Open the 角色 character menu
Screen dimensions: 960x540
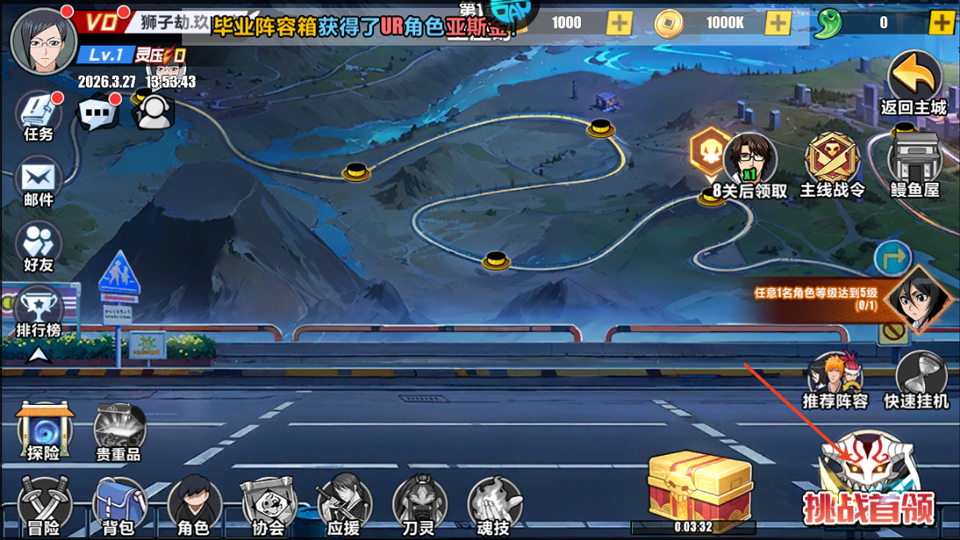(194, 503)
